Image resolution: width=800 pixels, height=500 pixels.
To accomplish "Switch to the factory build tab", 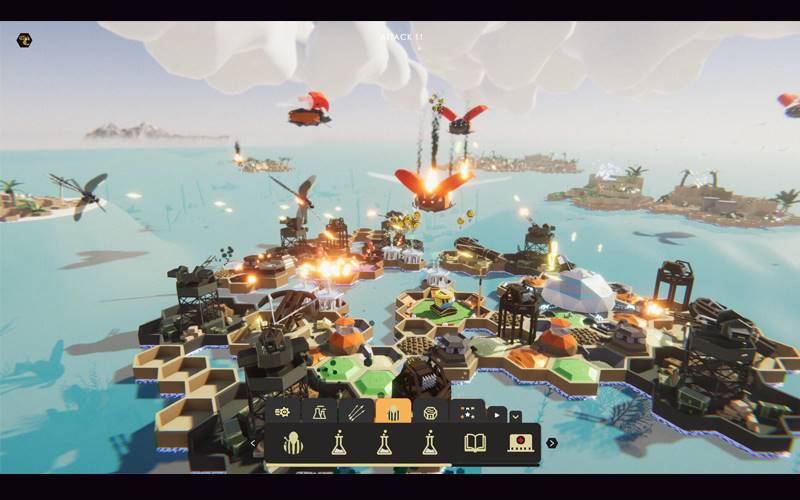I will pos(320,412).
